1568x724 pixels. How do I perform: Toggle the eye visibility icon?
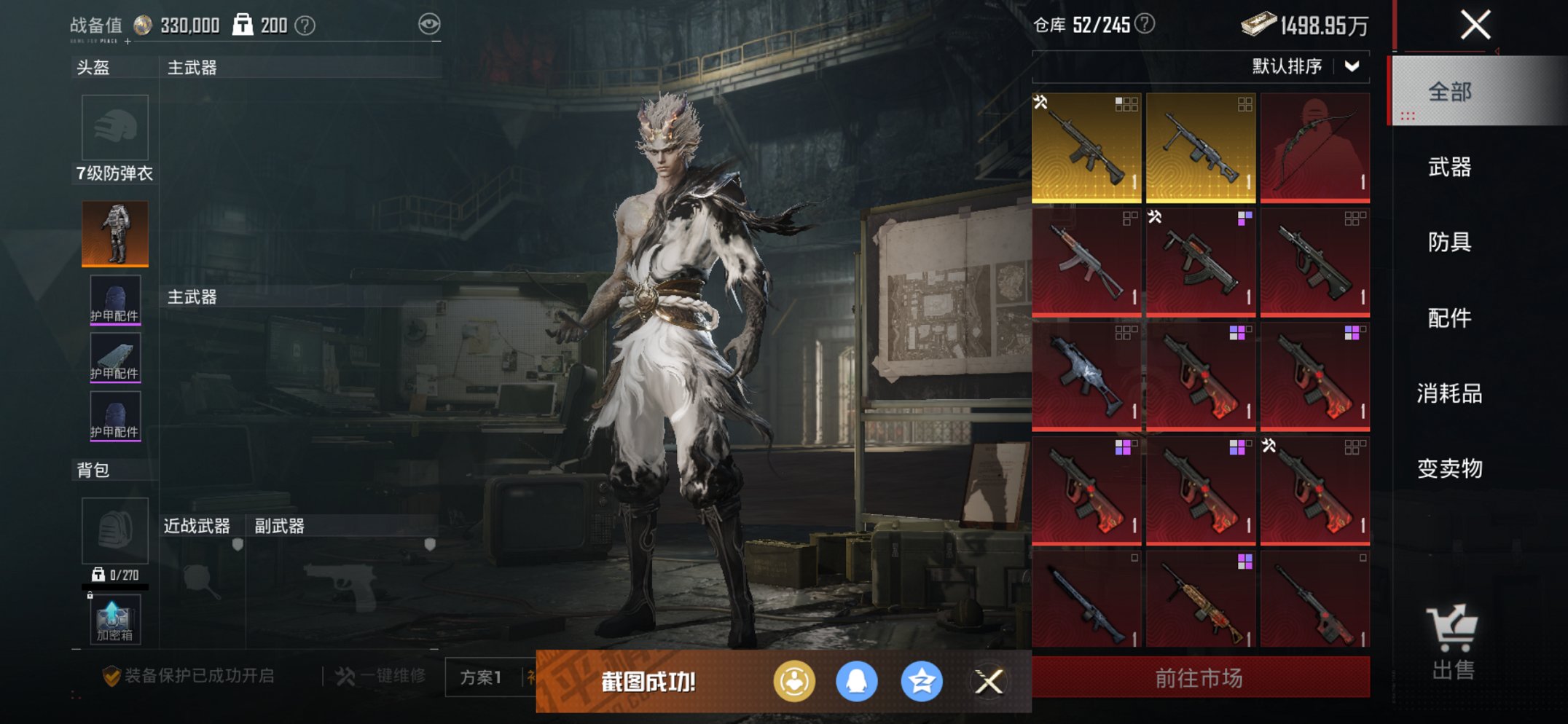coord(429,24)
